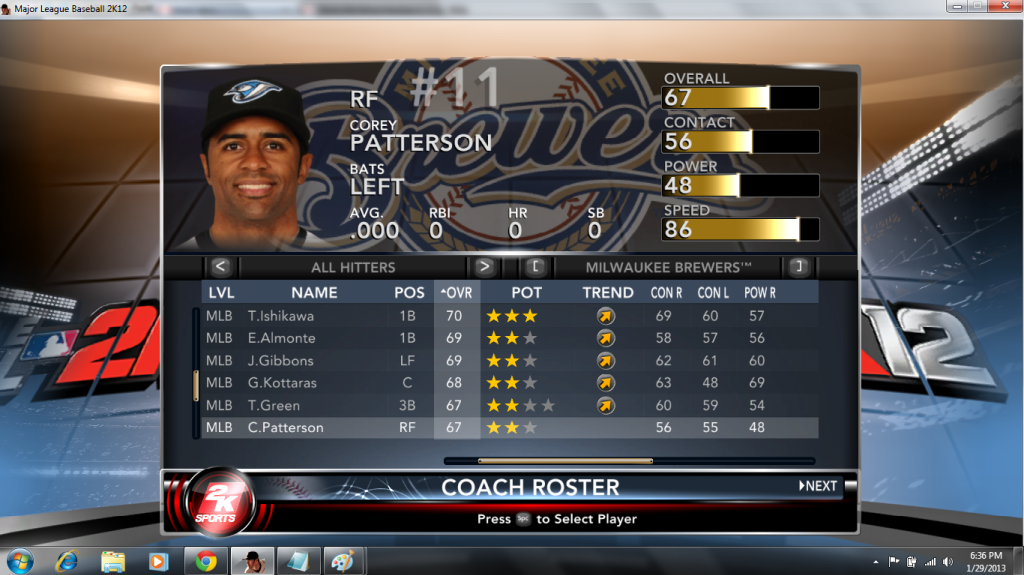Sort the roster by OVR column
1024x575 pixels.
tap(457, 293)
